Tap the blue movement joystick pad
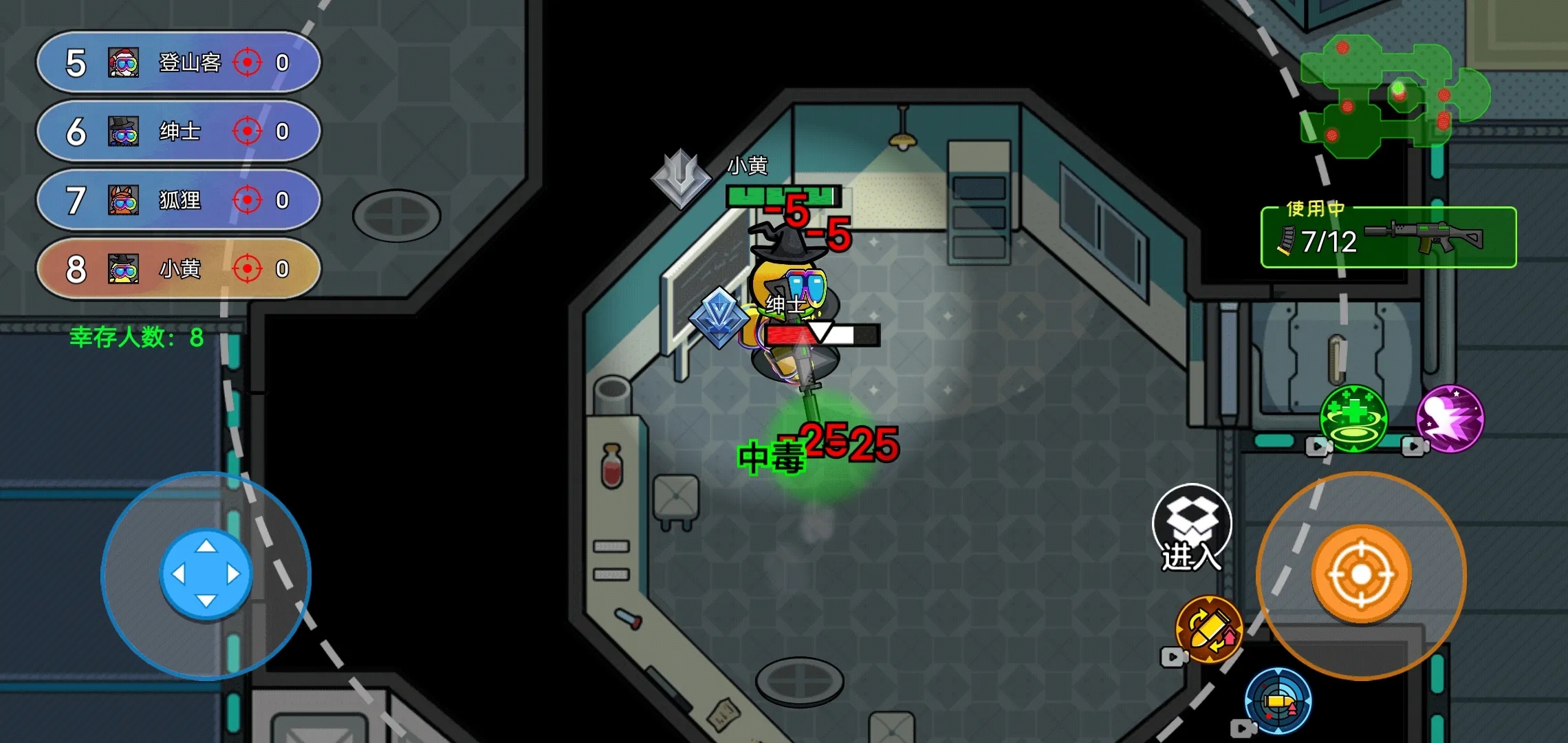Screen dimensions: 1568x743 coord(206,574)
